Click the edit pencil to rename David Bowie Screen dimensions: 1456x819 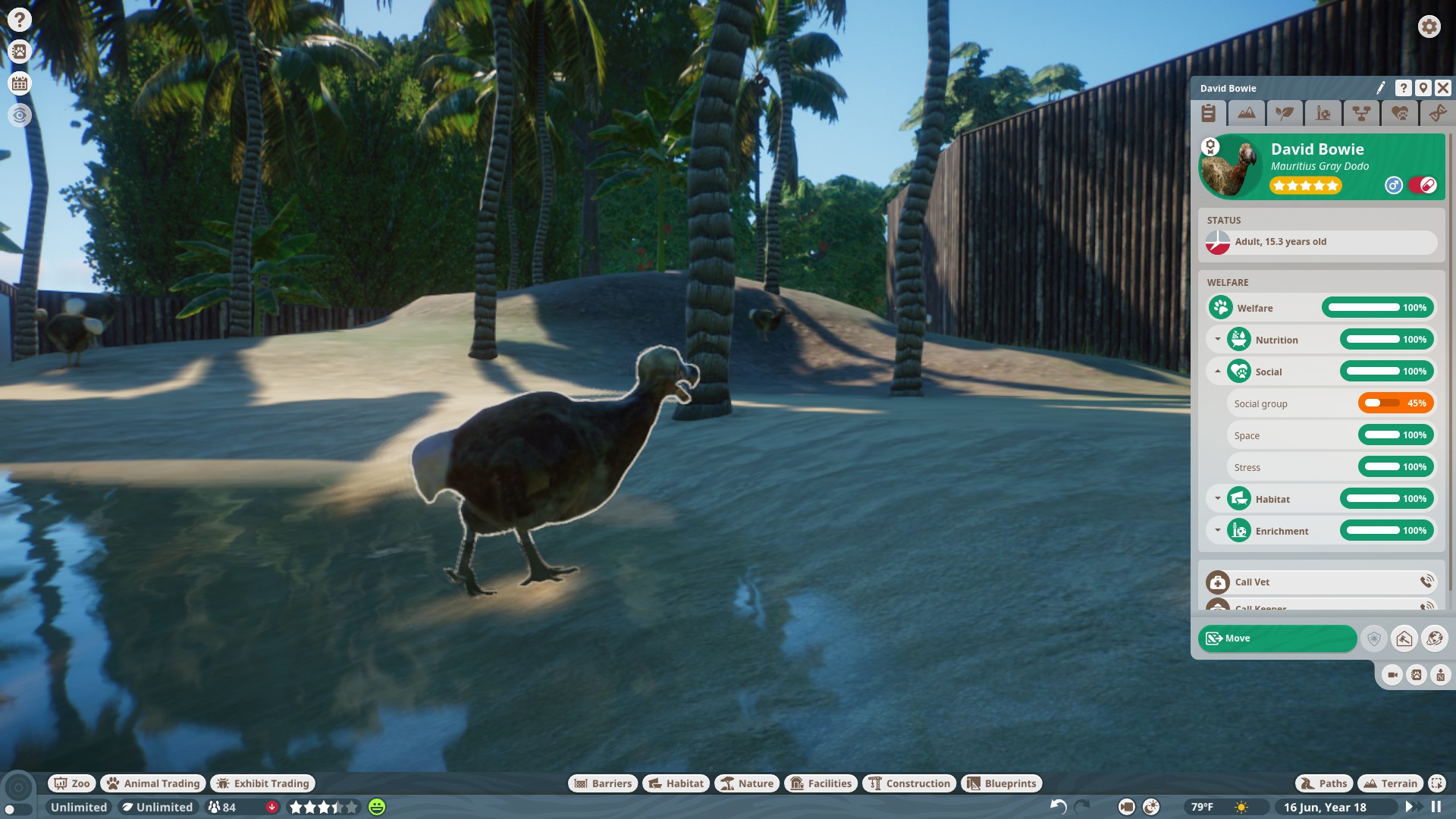point(1380,87)
